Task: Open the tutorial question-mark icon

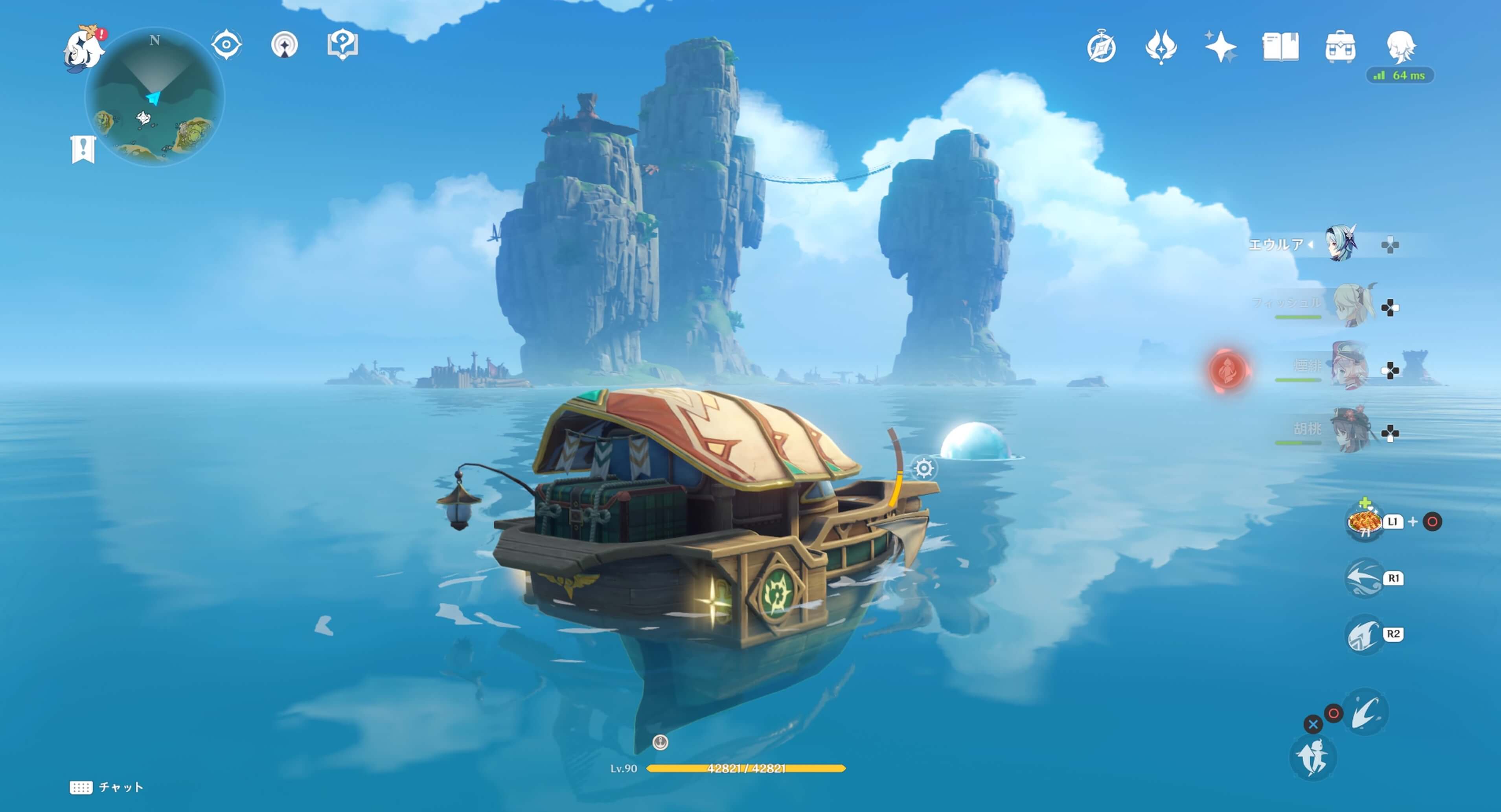Action: pos(343,44)
